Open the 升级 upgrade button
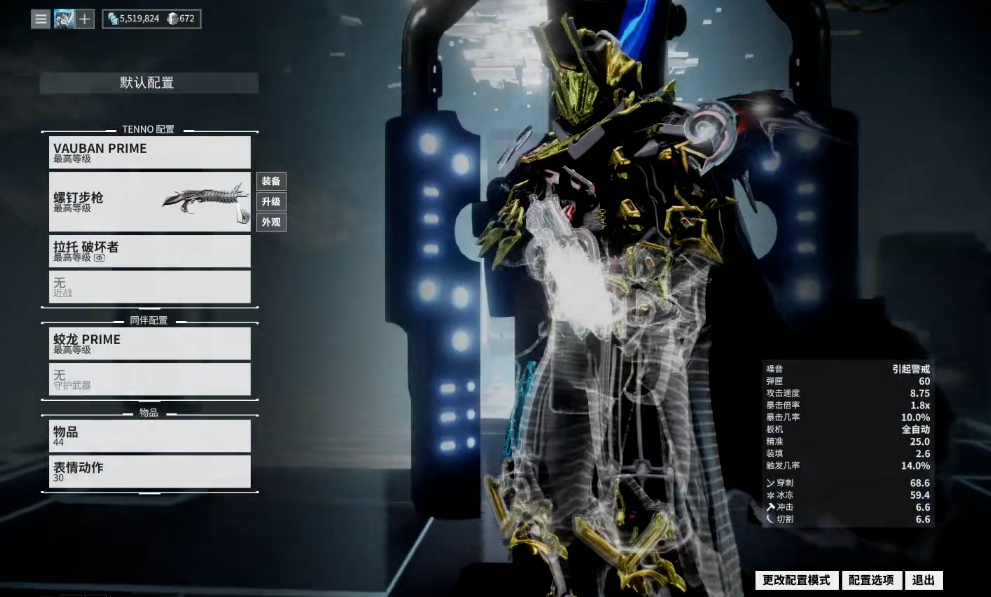Image resolution: width=991 pixels, height=597 pixels. pos(271,201)
